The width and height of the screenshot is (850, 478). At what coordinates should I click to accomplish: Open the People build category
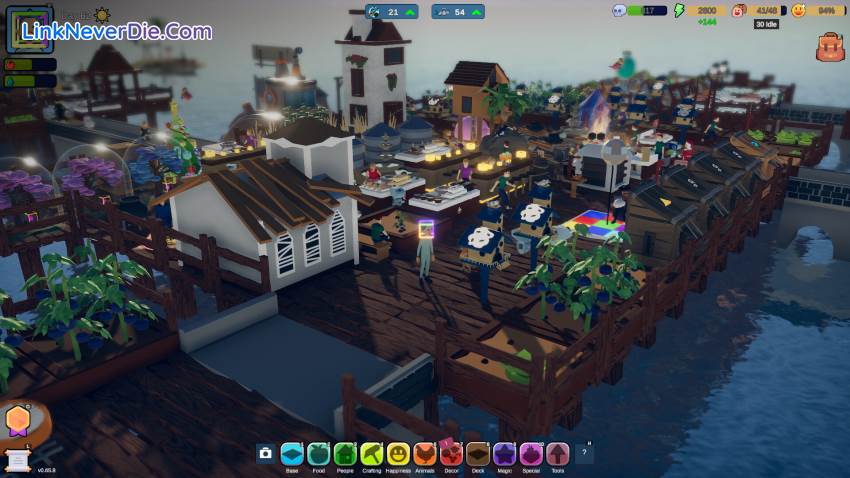pos(345,454)
